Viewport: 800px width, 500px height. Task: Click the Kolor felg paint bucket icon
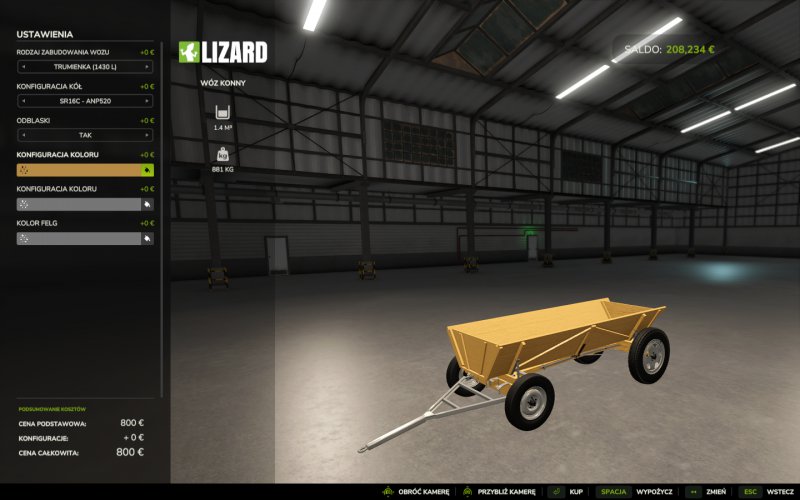click(x=148, y=239)
